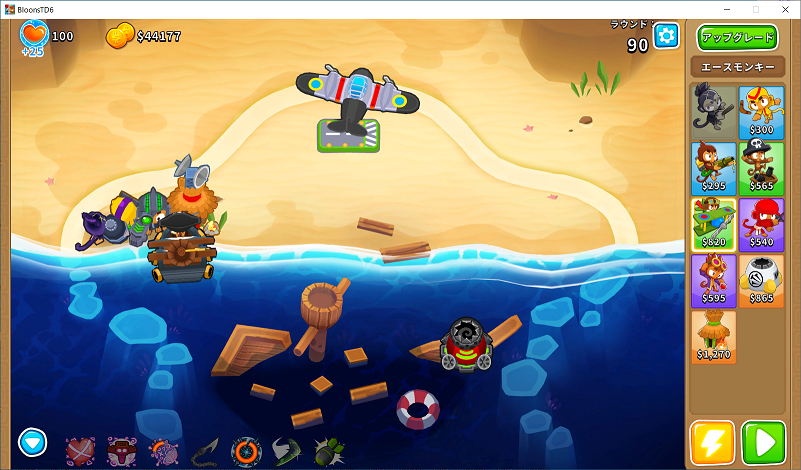Select the $1,270 Beast Handler tower

[713, 336]
